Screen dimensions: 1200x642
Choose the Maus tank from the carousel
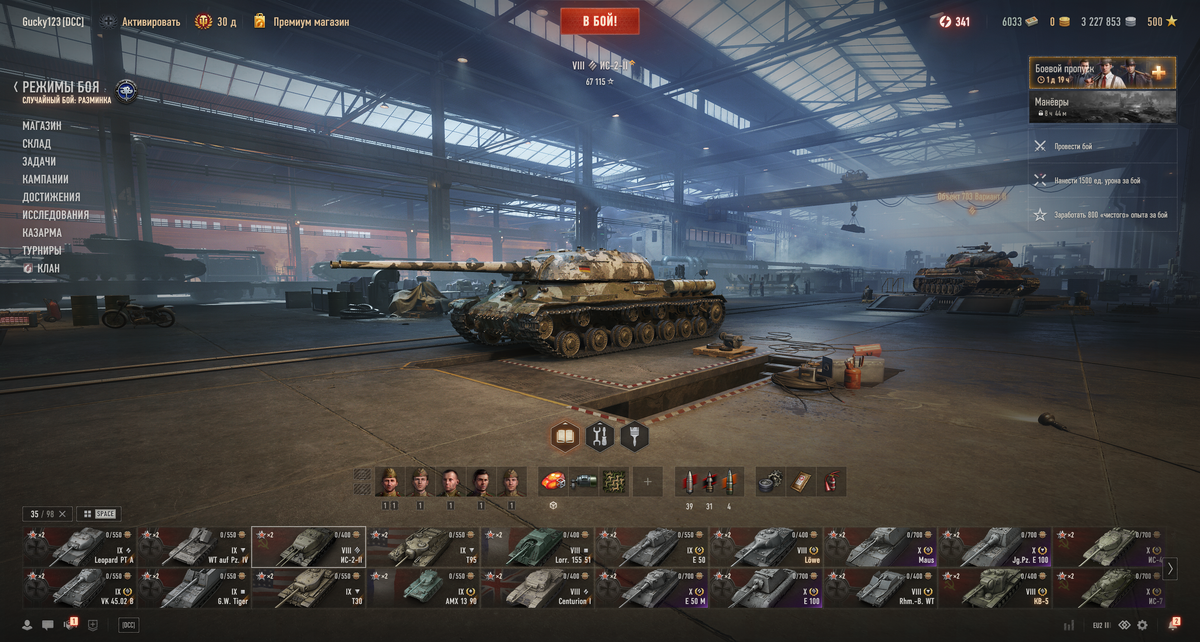point(880,547)
